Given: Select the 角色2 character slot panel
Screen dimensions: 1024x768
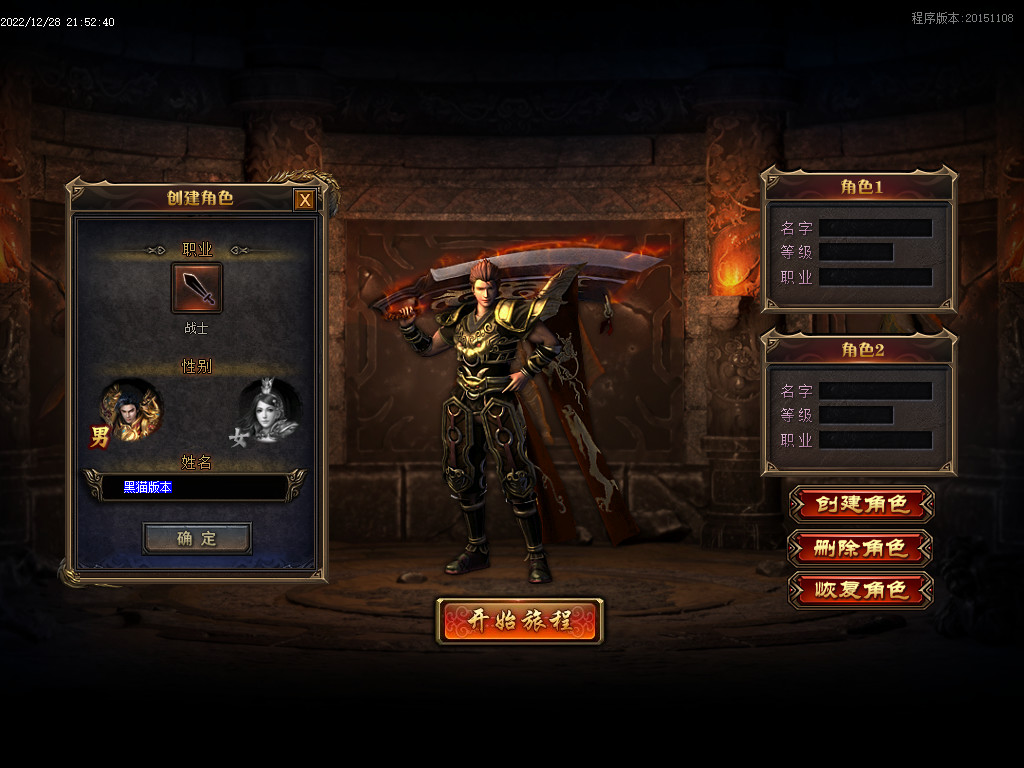Looking at the screenshot, I should (x=859, y=415).
